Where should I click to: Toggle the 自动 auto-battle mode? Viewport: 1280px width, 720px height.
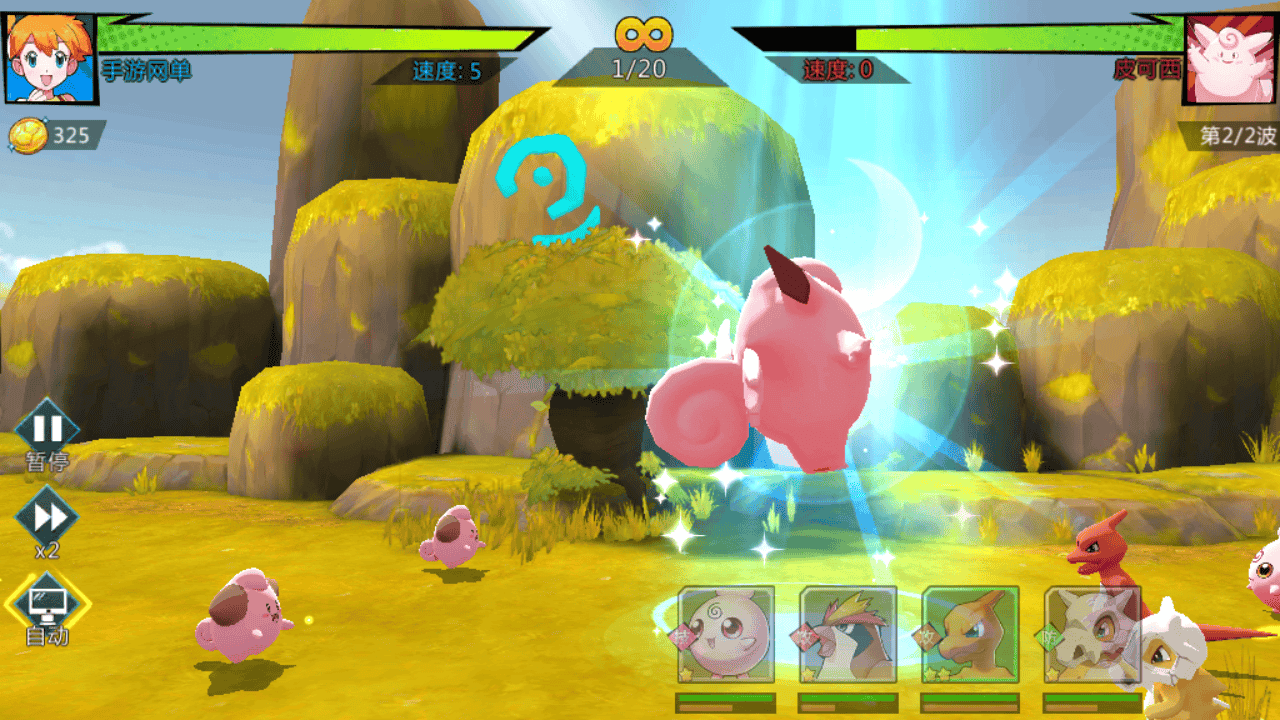click(47, 603)
